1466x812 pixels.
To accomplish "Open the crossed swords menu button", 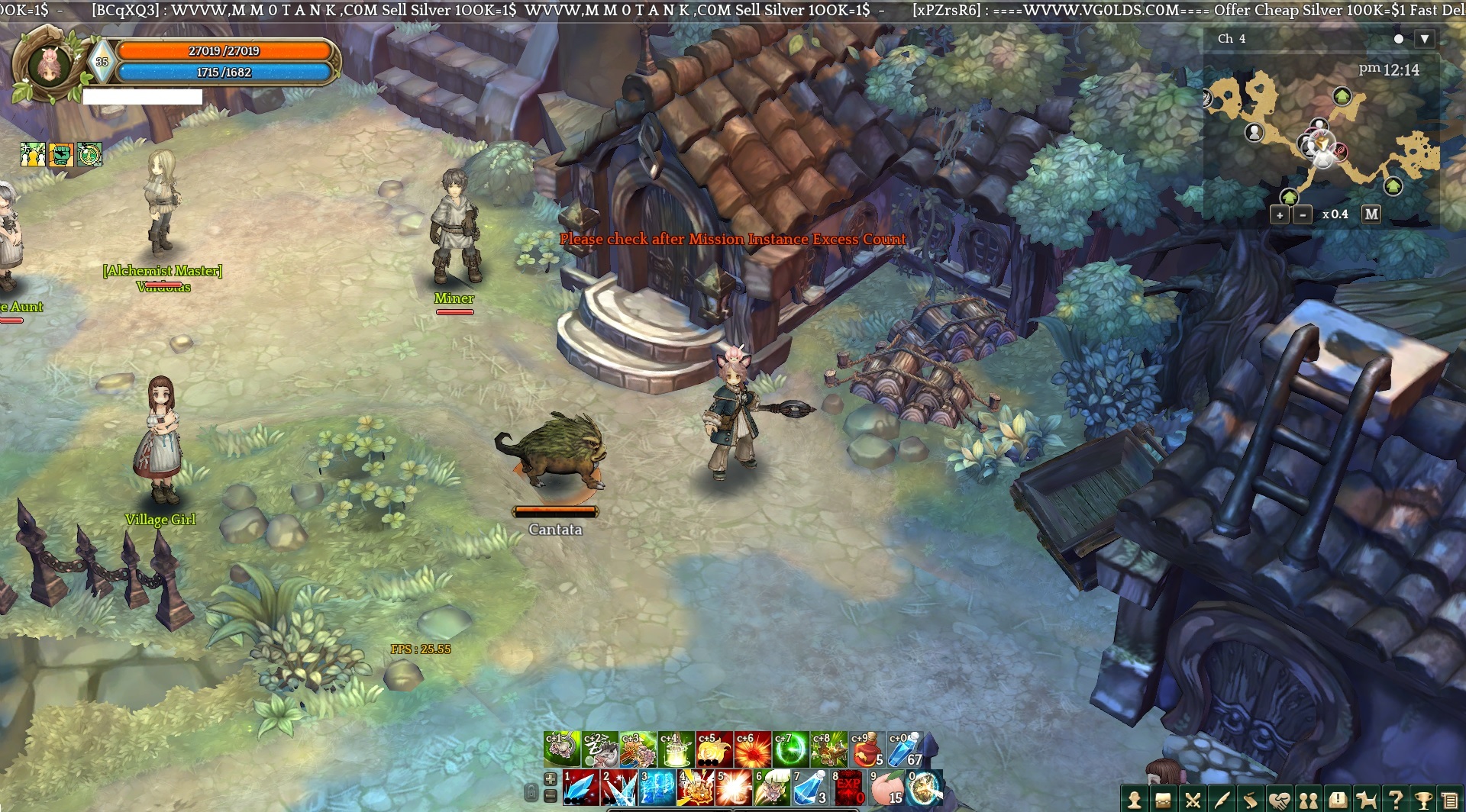I will point(1193,799).
